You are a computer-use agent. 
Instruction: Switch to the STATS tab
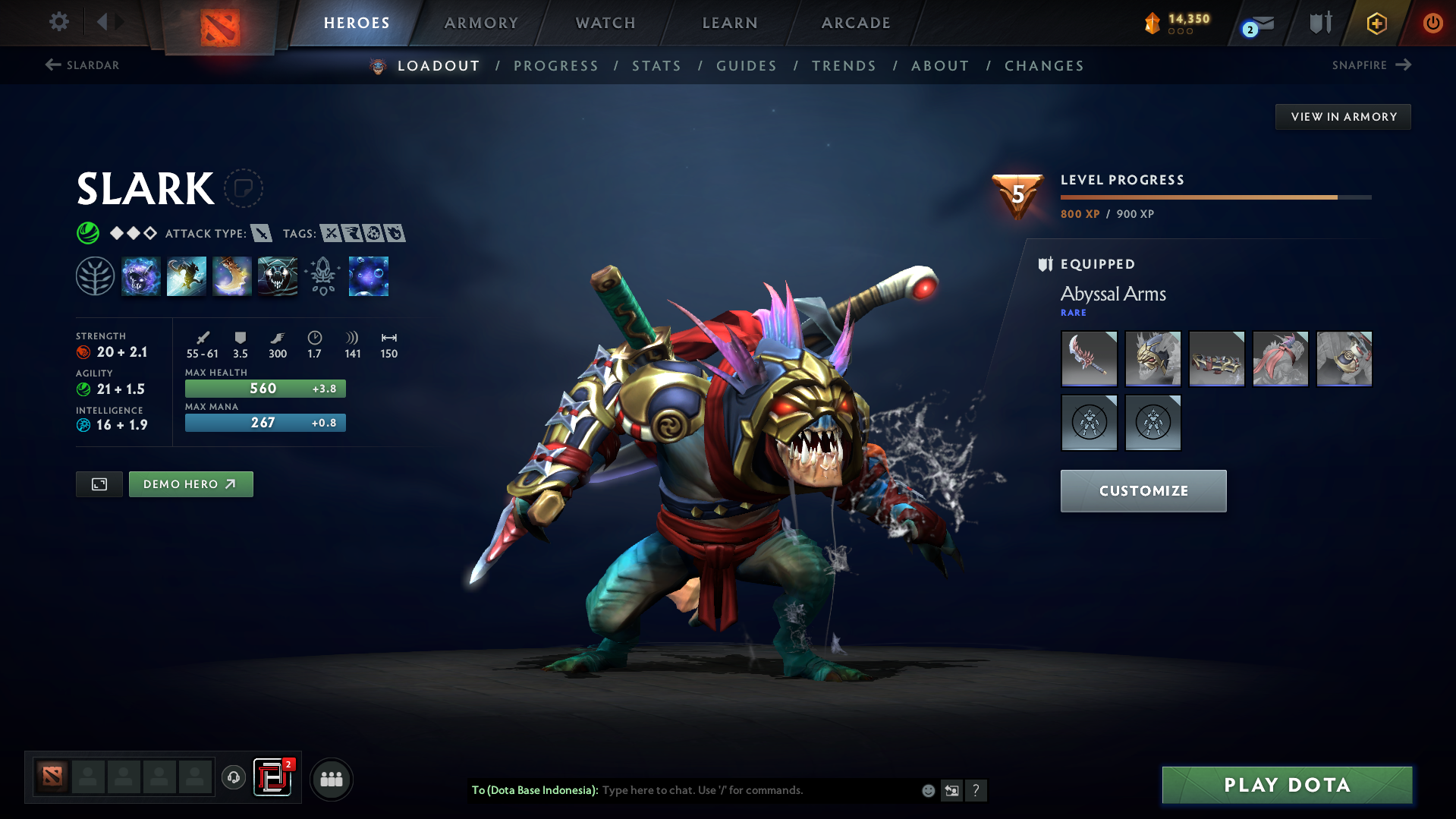[x=656, y=66]
